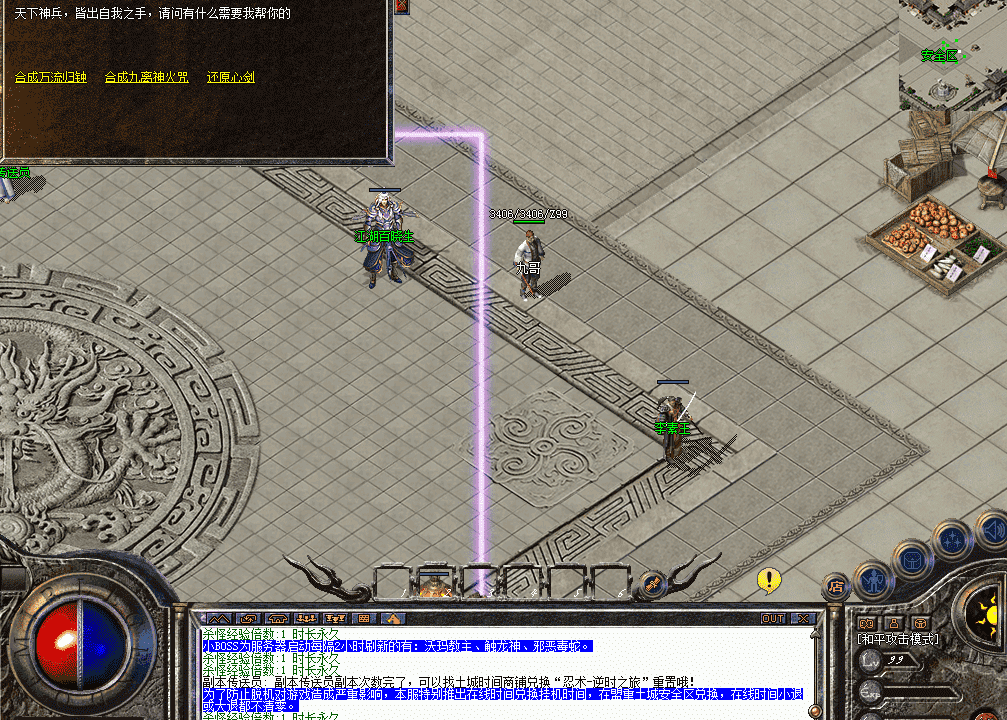This screenshot has width=1007, height=720.
Task: Choose the 合成万流归钟 dialogue option
Action: click(x=51, y=77)
